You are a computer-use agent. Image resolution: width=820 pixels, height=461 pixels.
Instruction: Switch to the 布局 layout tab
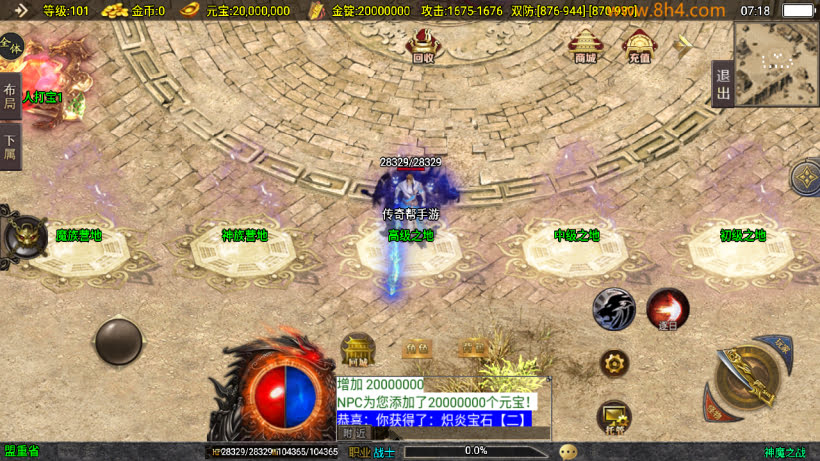coord(10,96)
